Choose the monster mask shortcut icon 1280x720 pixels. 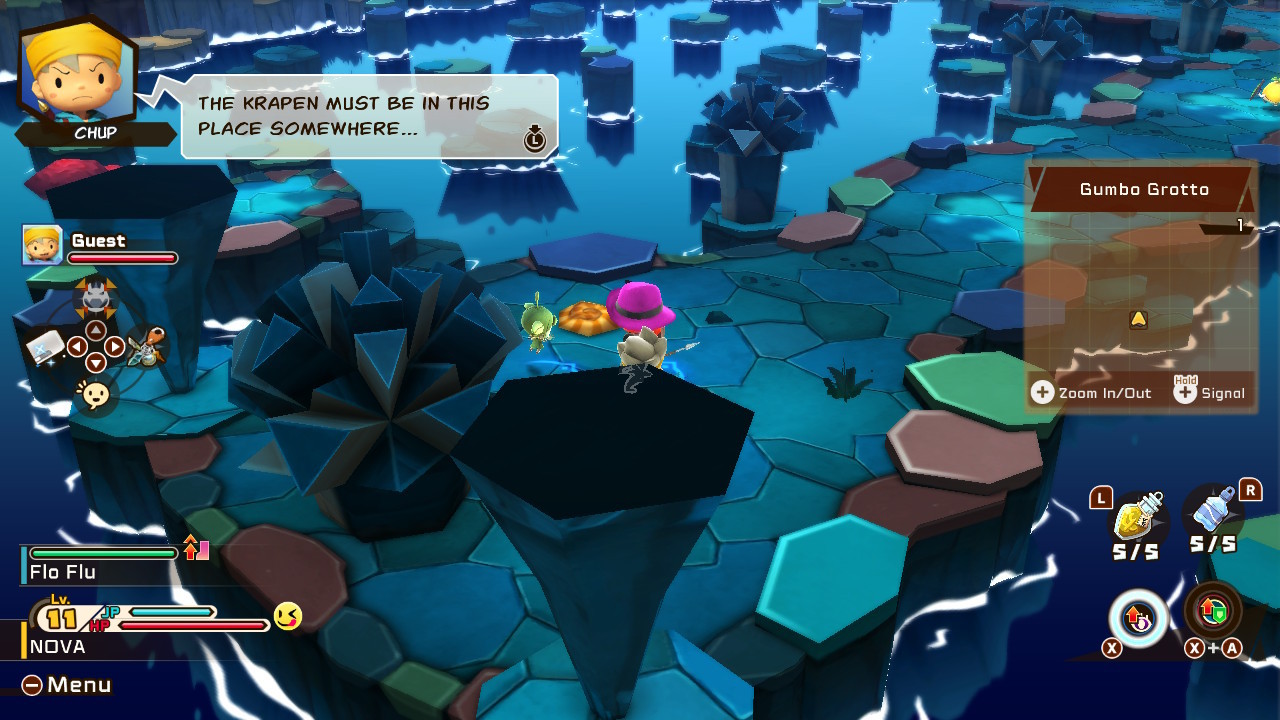[x=96, y=295]
